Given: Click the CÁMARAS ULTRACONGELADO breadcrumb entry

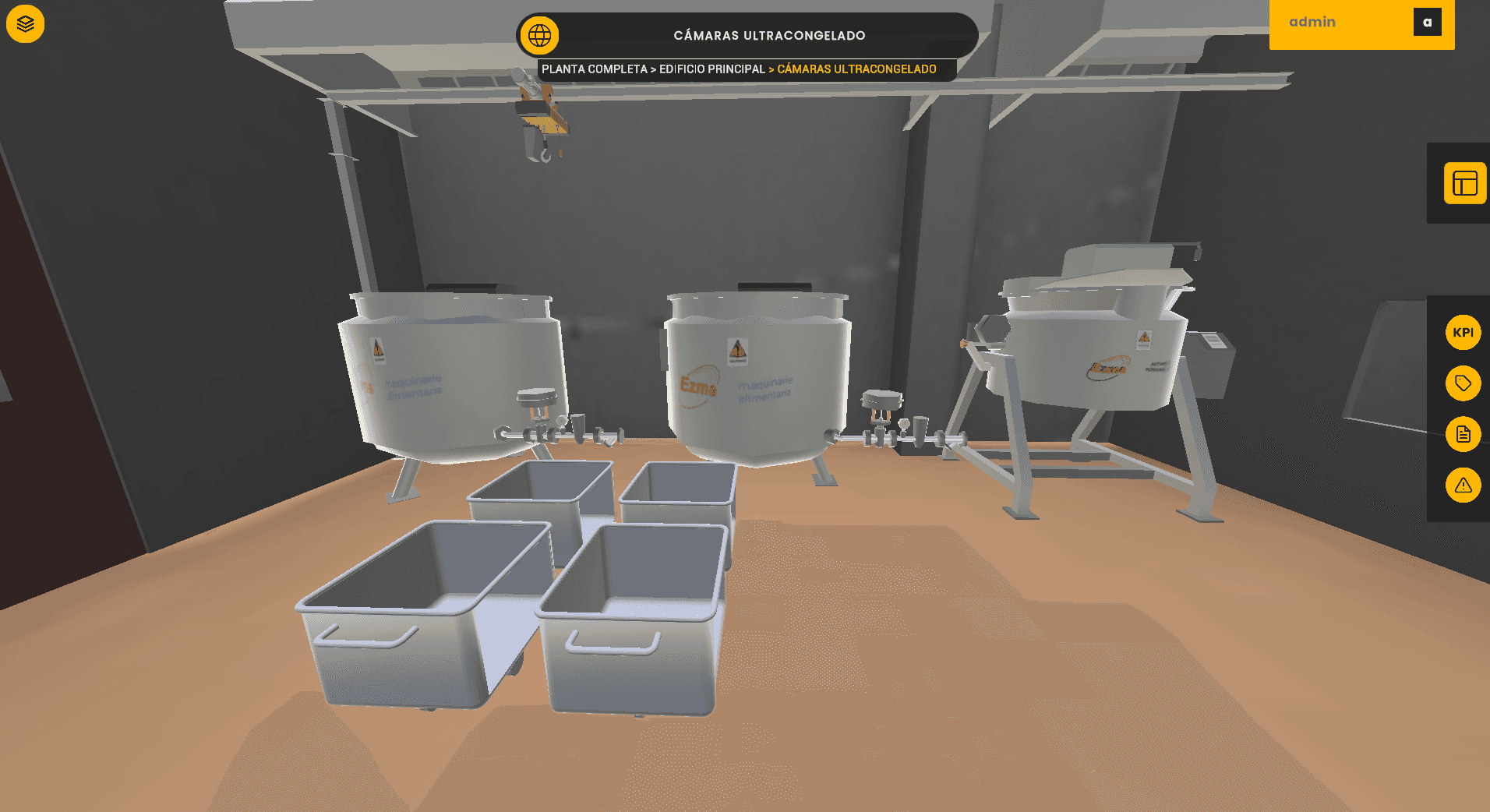Looking at the screenshot, I should [855, 69].
